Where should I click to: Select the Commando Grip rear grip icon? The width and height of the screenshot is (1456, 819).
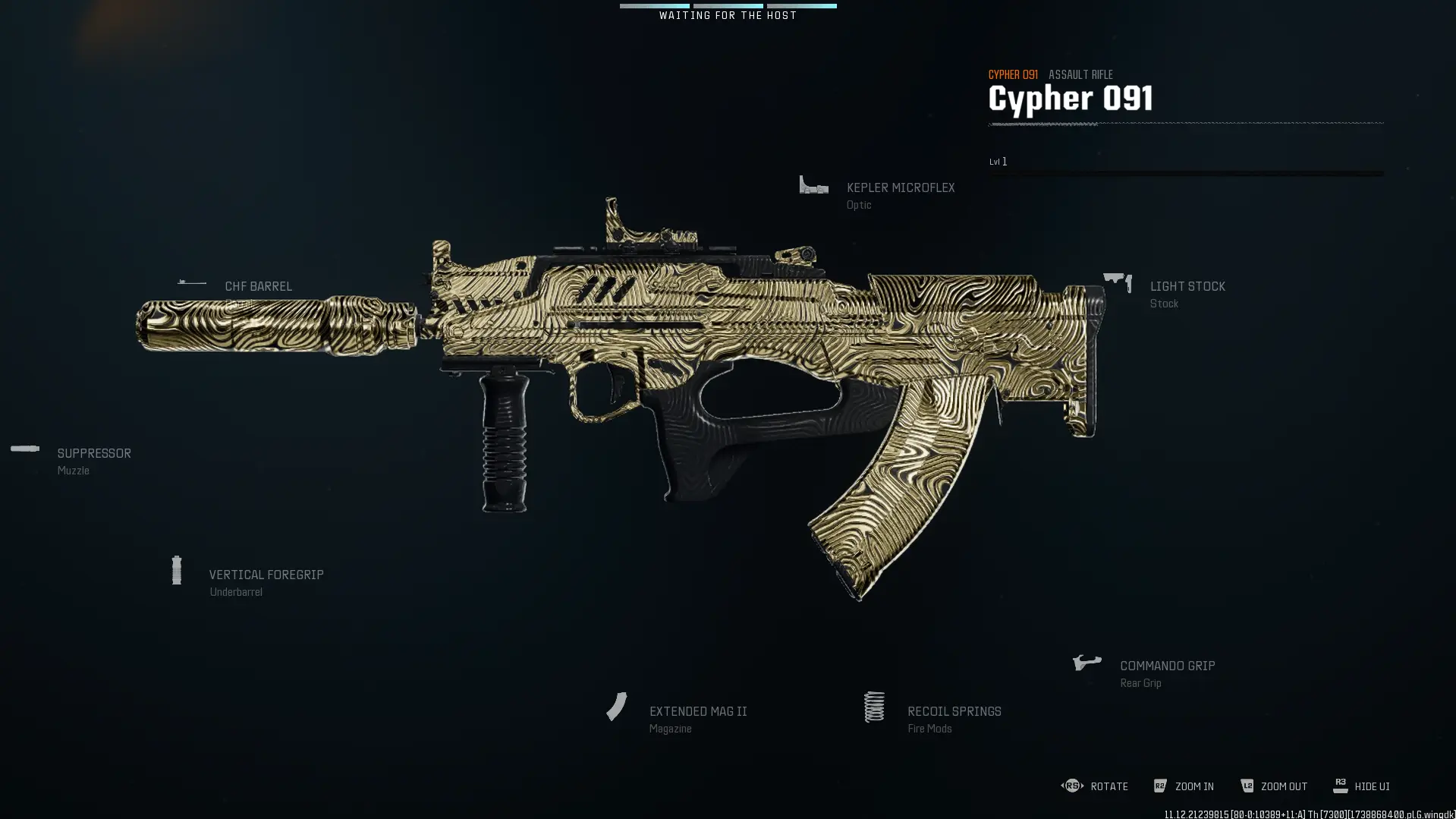tap(1086, 661)
